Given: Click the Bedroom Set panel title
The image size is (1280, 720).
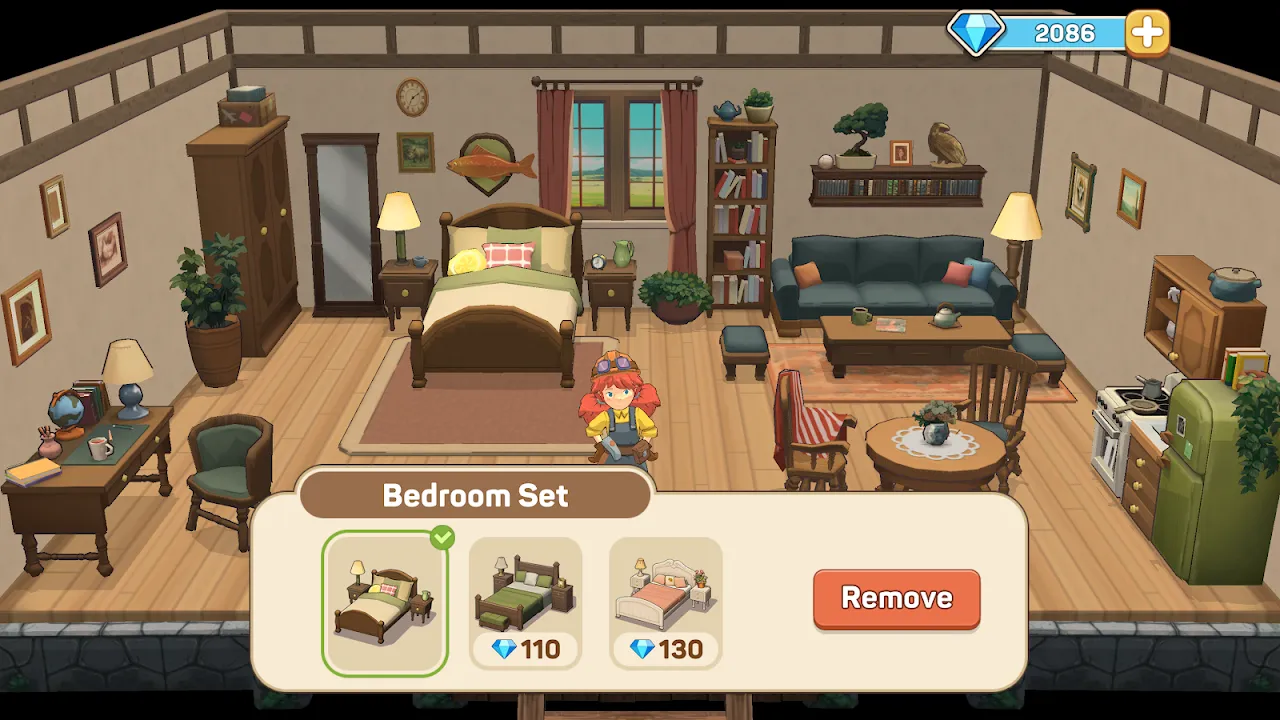Looking at the screenshot, I should tap(474, 494).
